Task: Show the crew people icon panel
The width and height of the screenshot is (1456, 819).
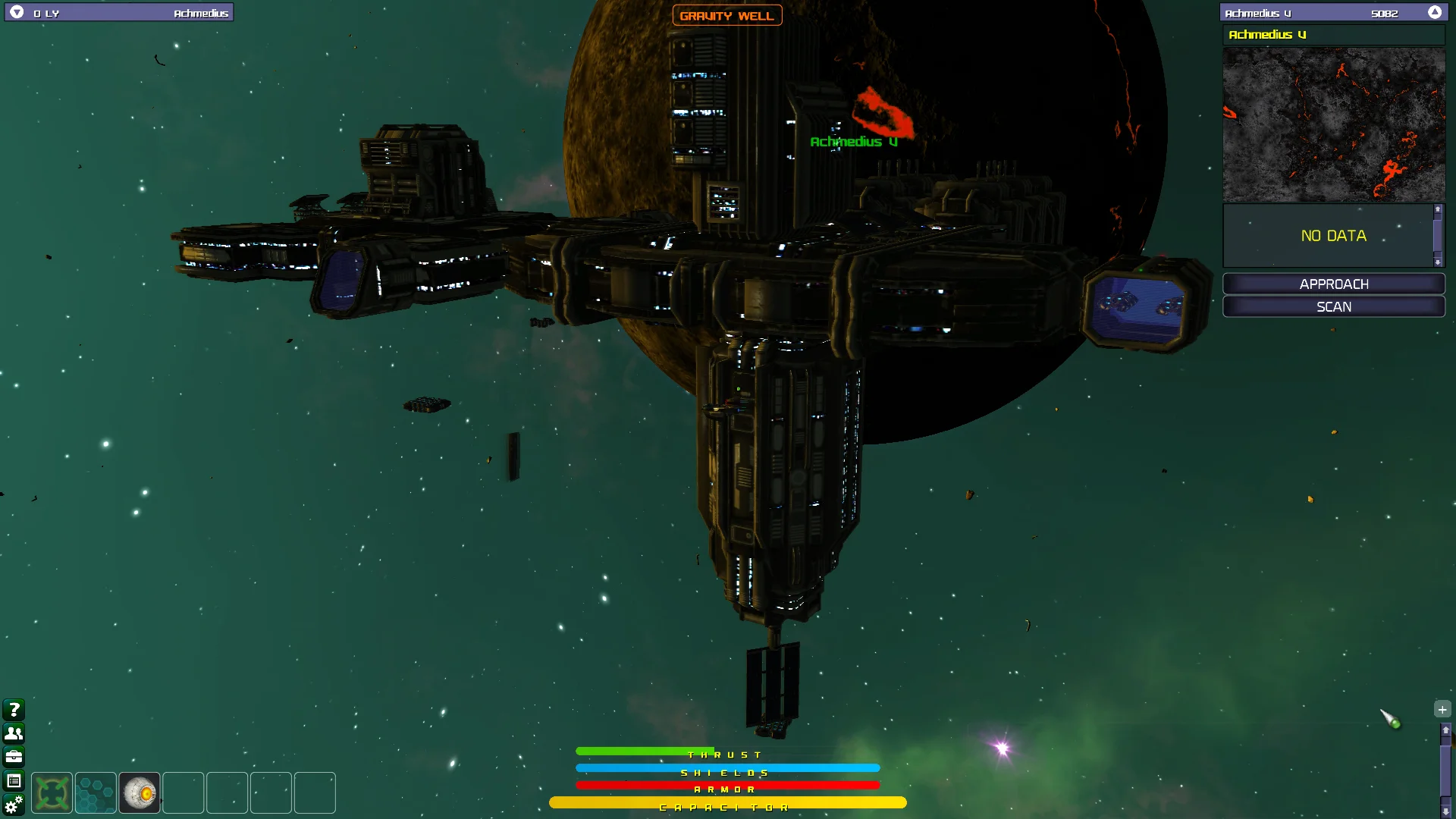Action: click(14, 733)
